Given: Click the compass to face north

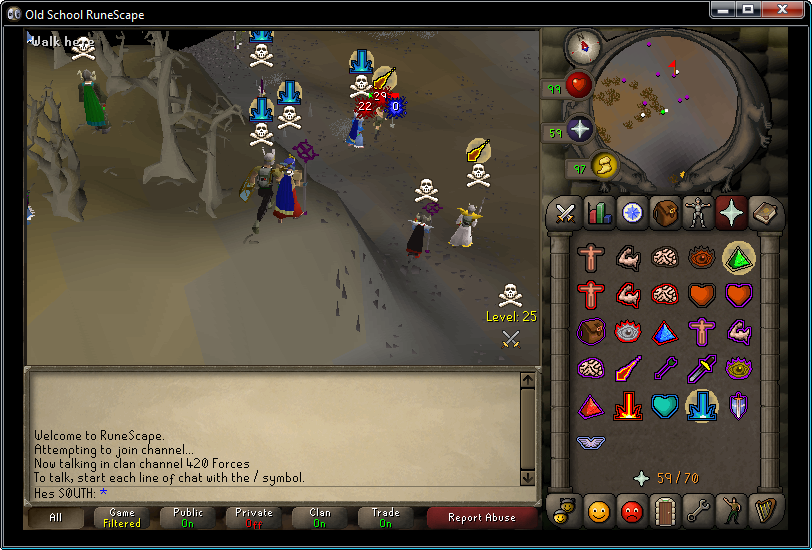Looking at the screenshot, I should [582, 45].
